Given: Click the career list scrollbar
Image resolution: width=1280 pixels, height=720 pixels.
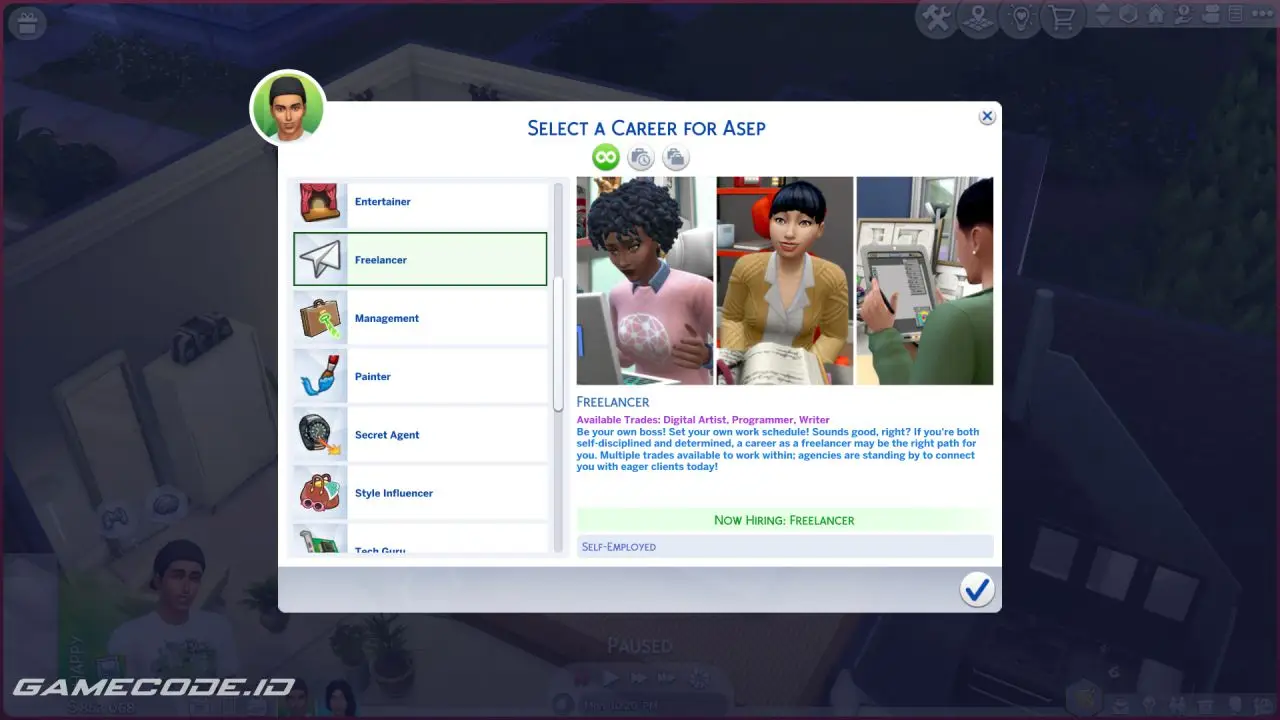Looking at the screenshot, I should (558, 343).
